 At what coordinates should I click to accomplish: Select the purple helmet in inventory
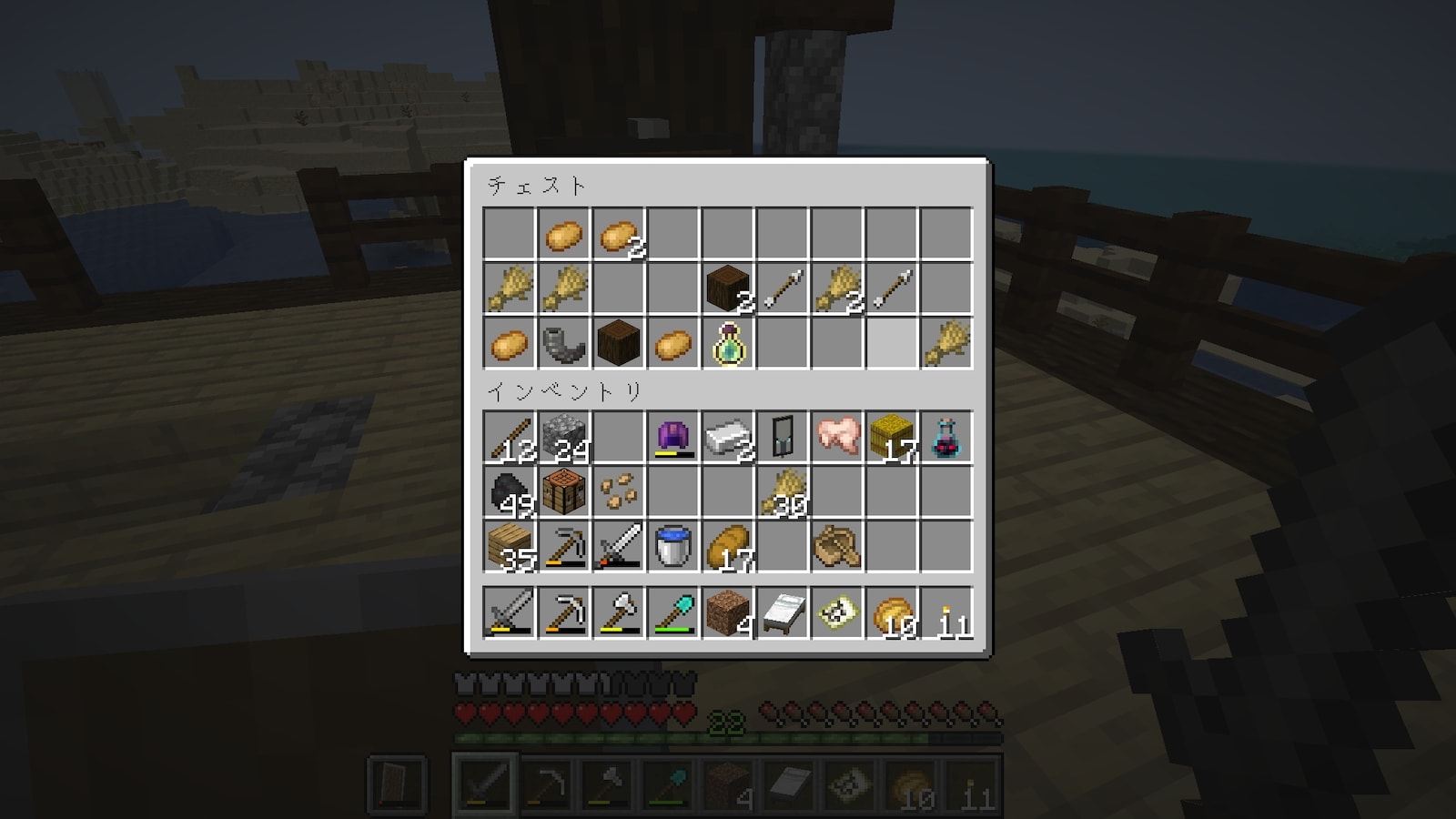672,437
